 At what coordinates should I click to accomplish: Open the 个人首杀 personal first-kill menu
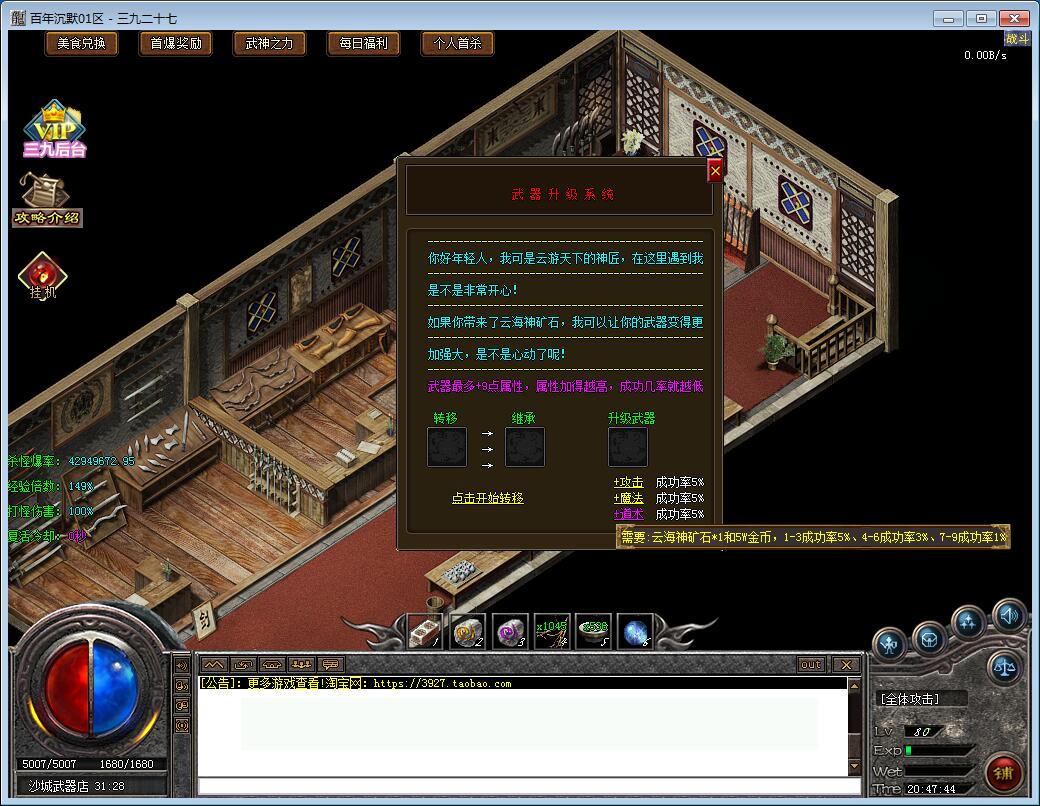click(457, 43)
